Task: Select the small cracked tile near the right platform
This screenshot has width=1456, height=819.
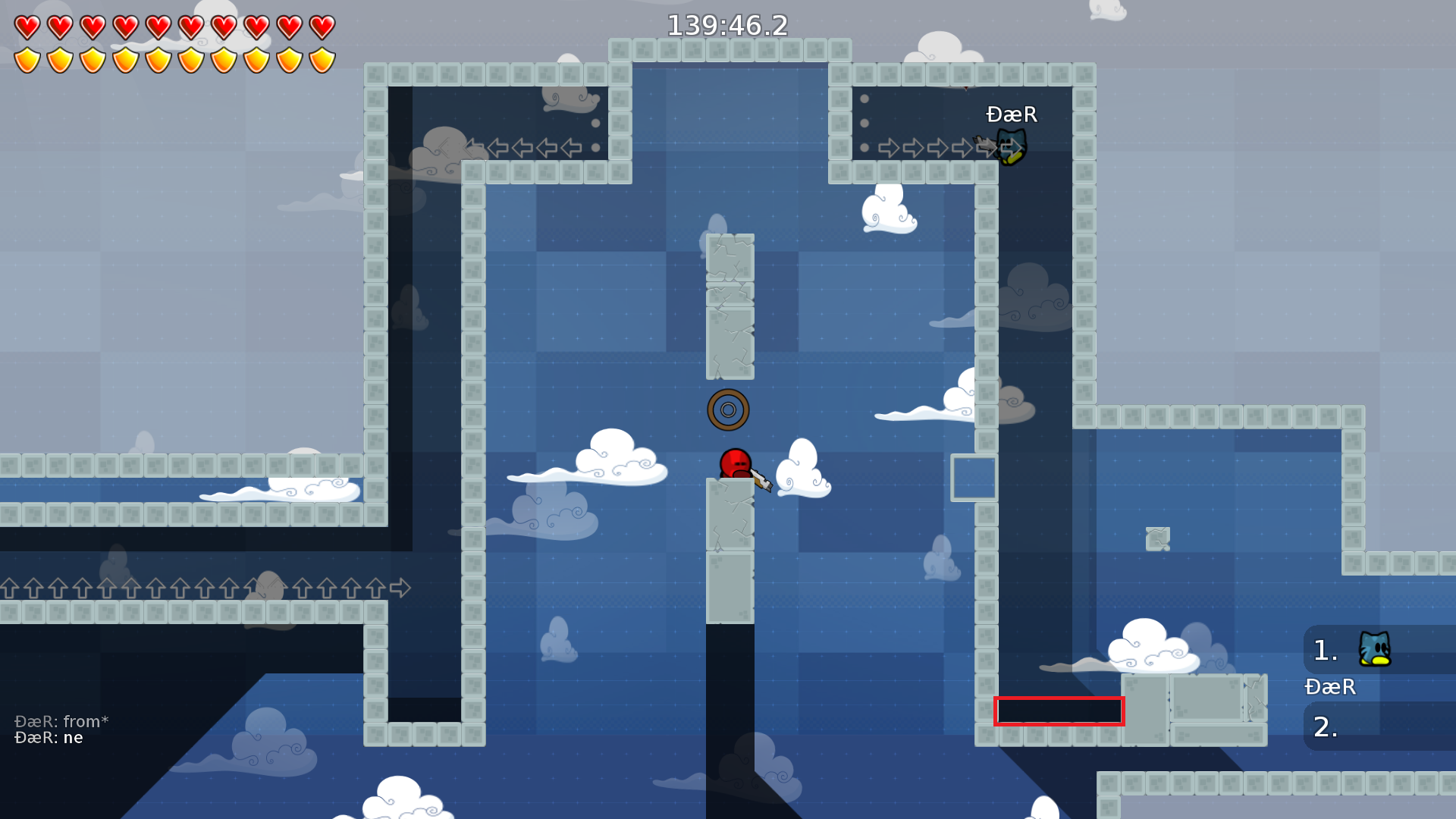Action: click(1158, 538)
